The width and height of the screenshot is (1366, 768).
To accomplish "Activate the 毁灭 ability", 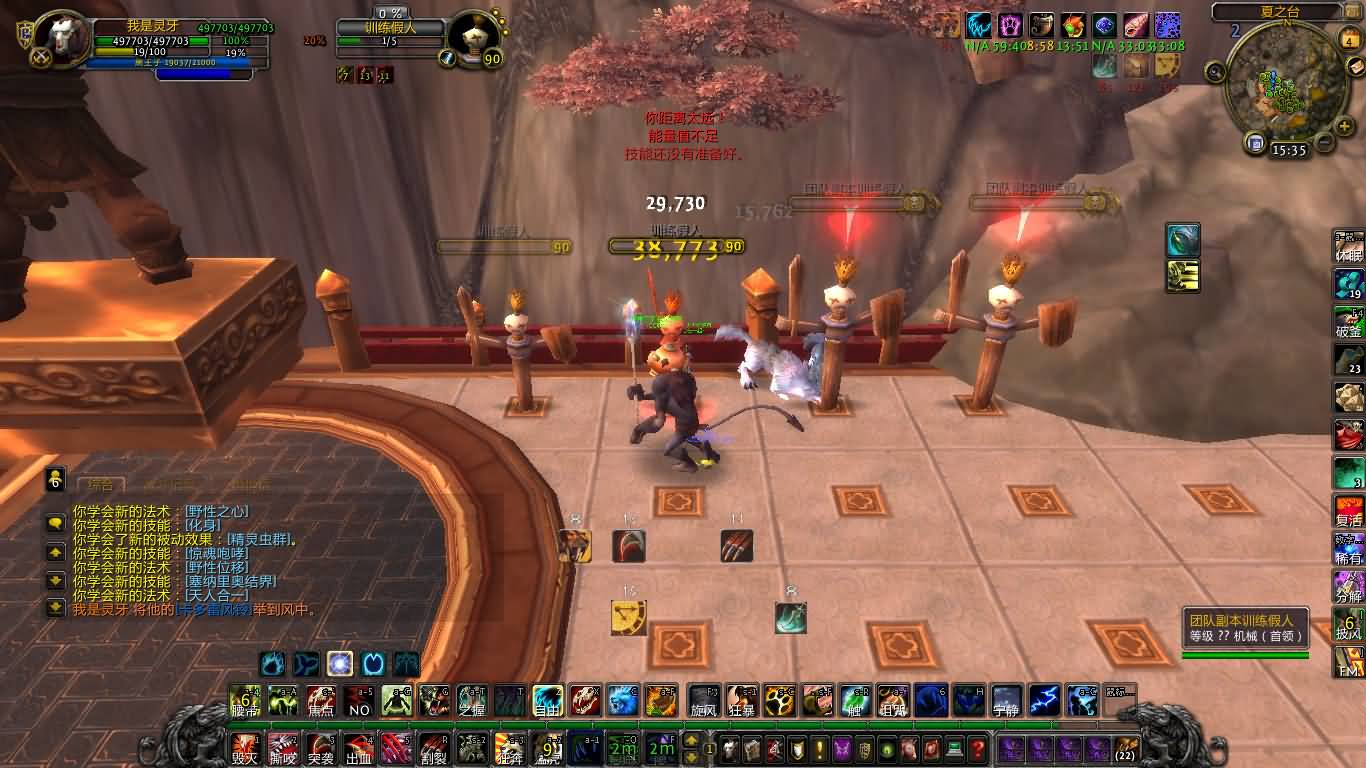I will [x=245, y=747].
